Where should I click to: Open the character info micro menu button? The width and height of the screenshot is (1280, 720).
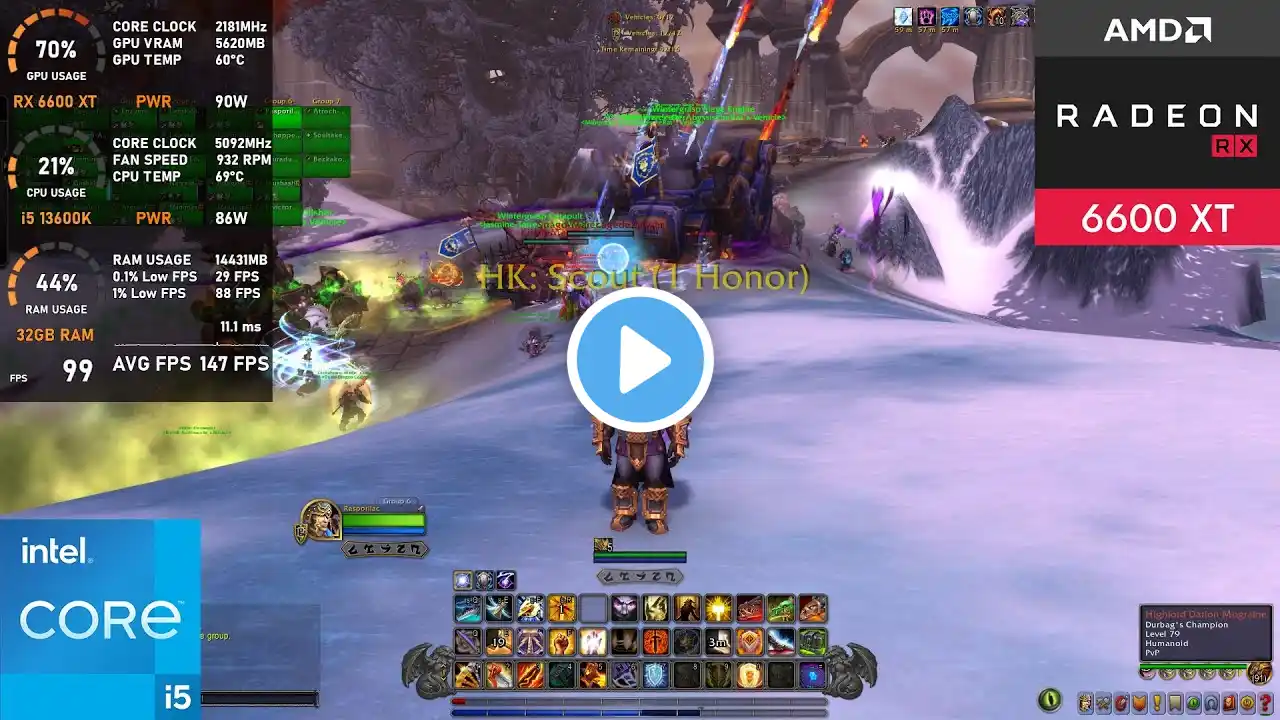1085,703
